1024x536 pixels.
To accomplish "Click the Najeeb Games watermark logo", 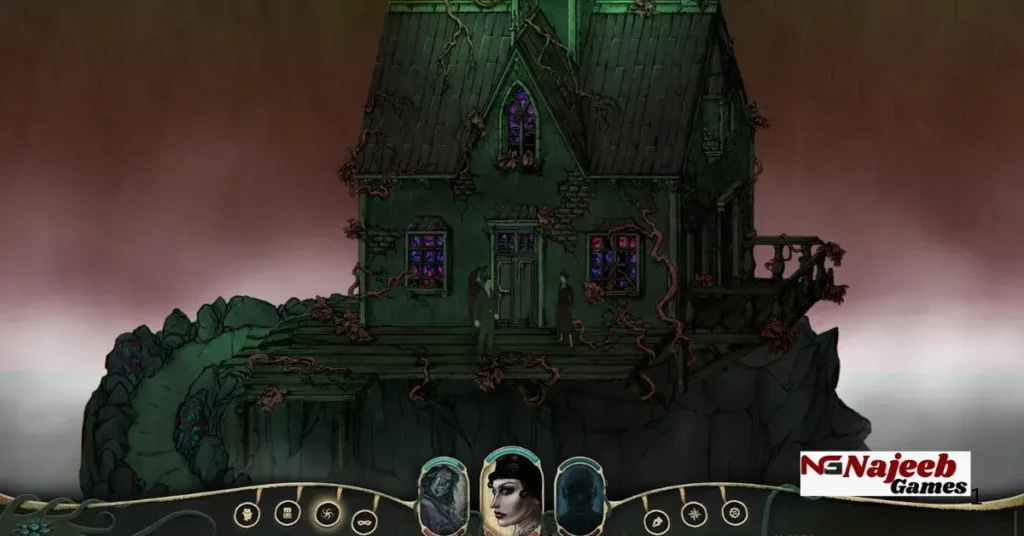I will [884, 474].
